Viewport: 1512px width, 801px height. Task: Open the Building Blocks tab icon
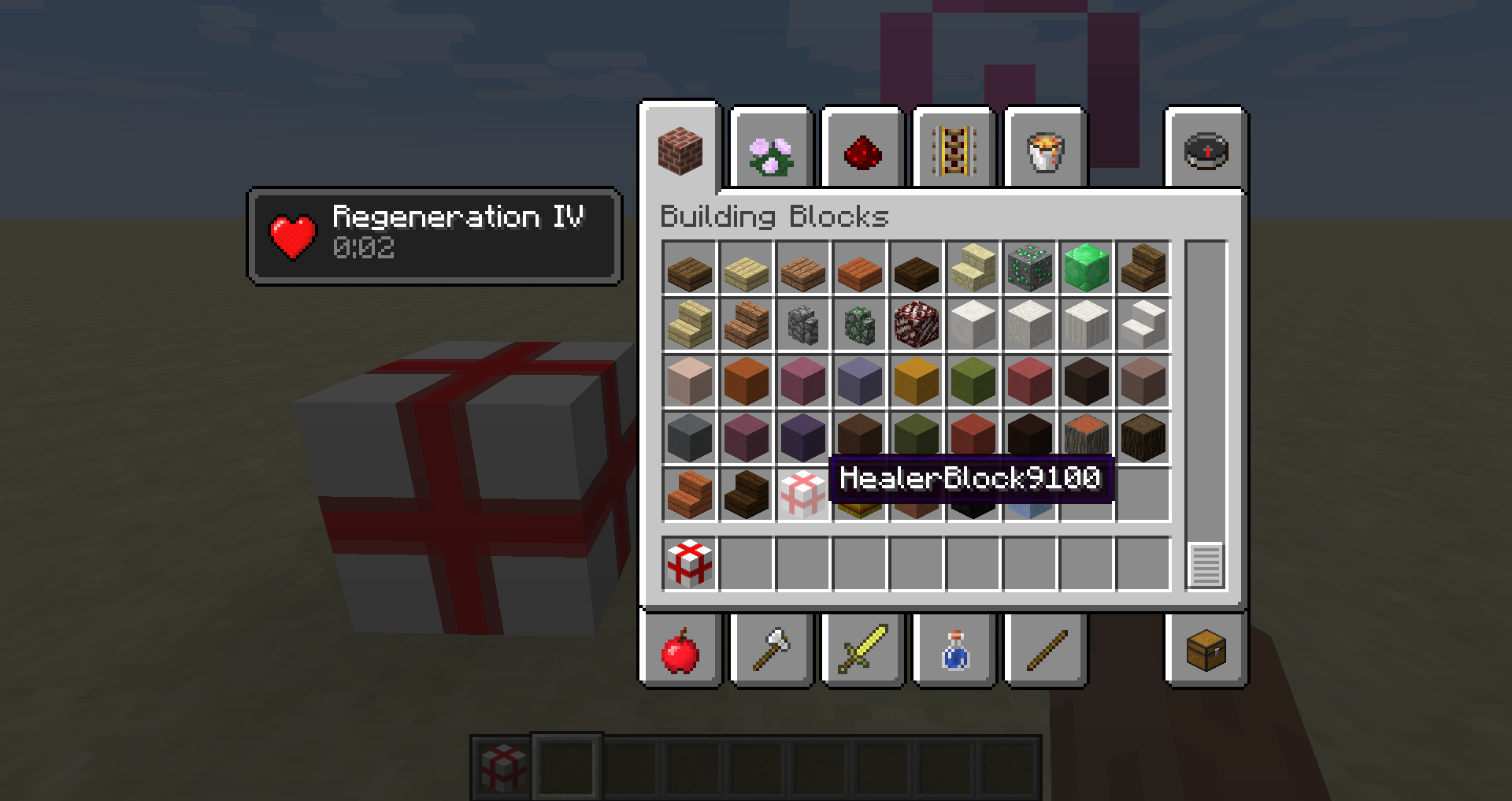(x=681, y=150)
